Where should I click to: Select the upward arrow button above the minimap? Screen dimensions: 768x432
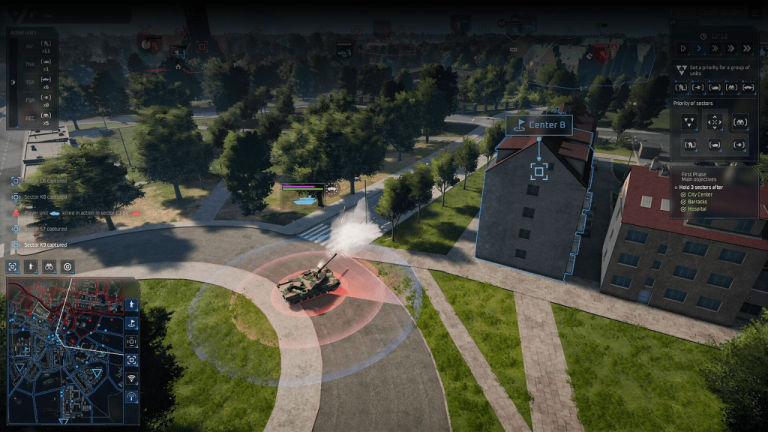[32, 267]
